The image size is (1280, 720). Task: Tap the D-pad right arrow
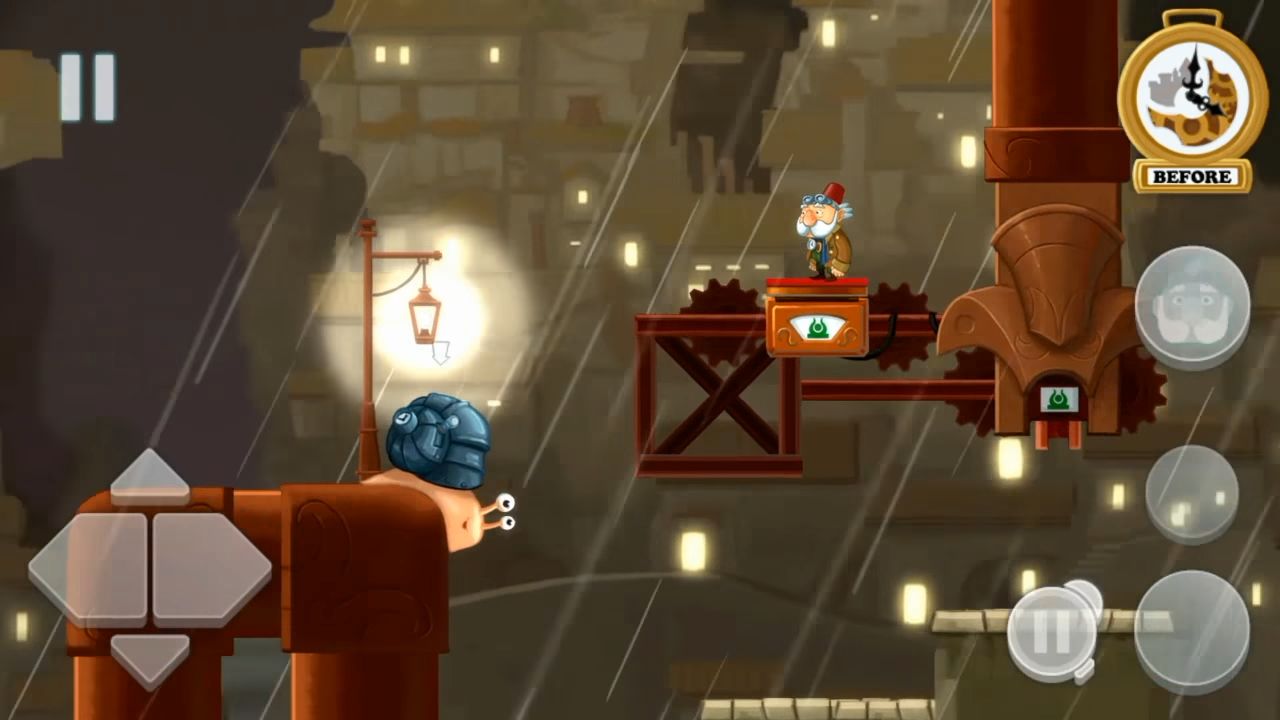(x=212, y=568)
